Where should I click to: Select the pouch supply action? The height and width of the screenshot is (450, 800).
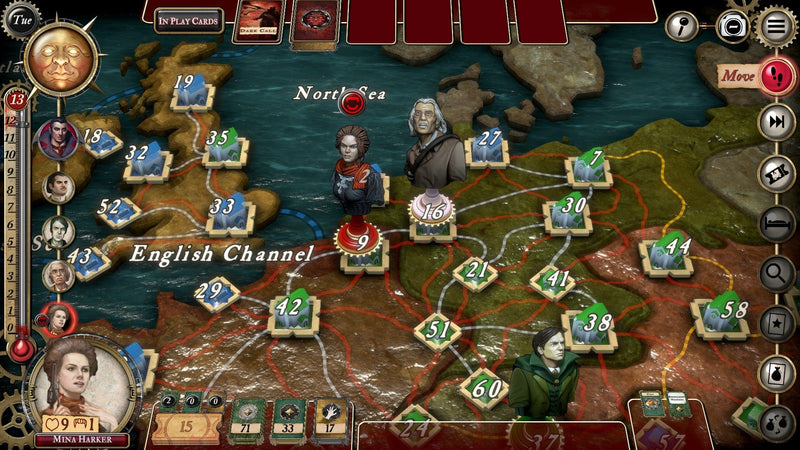pos(776,372)
